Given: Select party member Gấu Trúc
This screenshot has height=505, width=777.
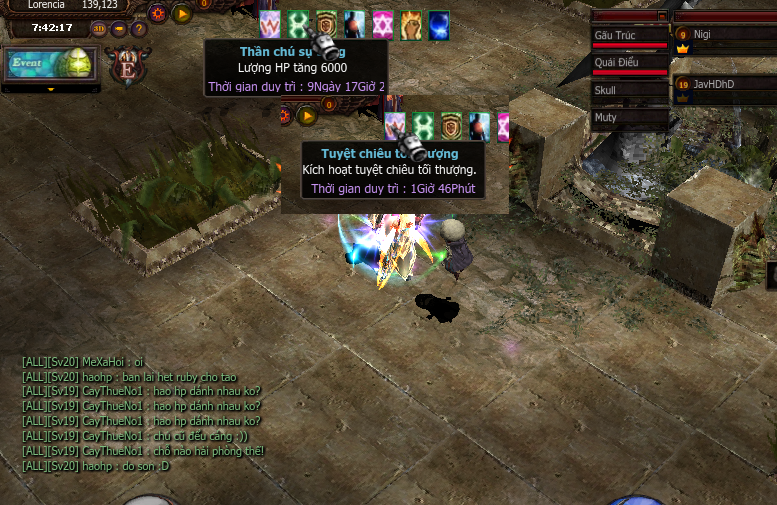Looking at the screenshot, I should point(629,37).
